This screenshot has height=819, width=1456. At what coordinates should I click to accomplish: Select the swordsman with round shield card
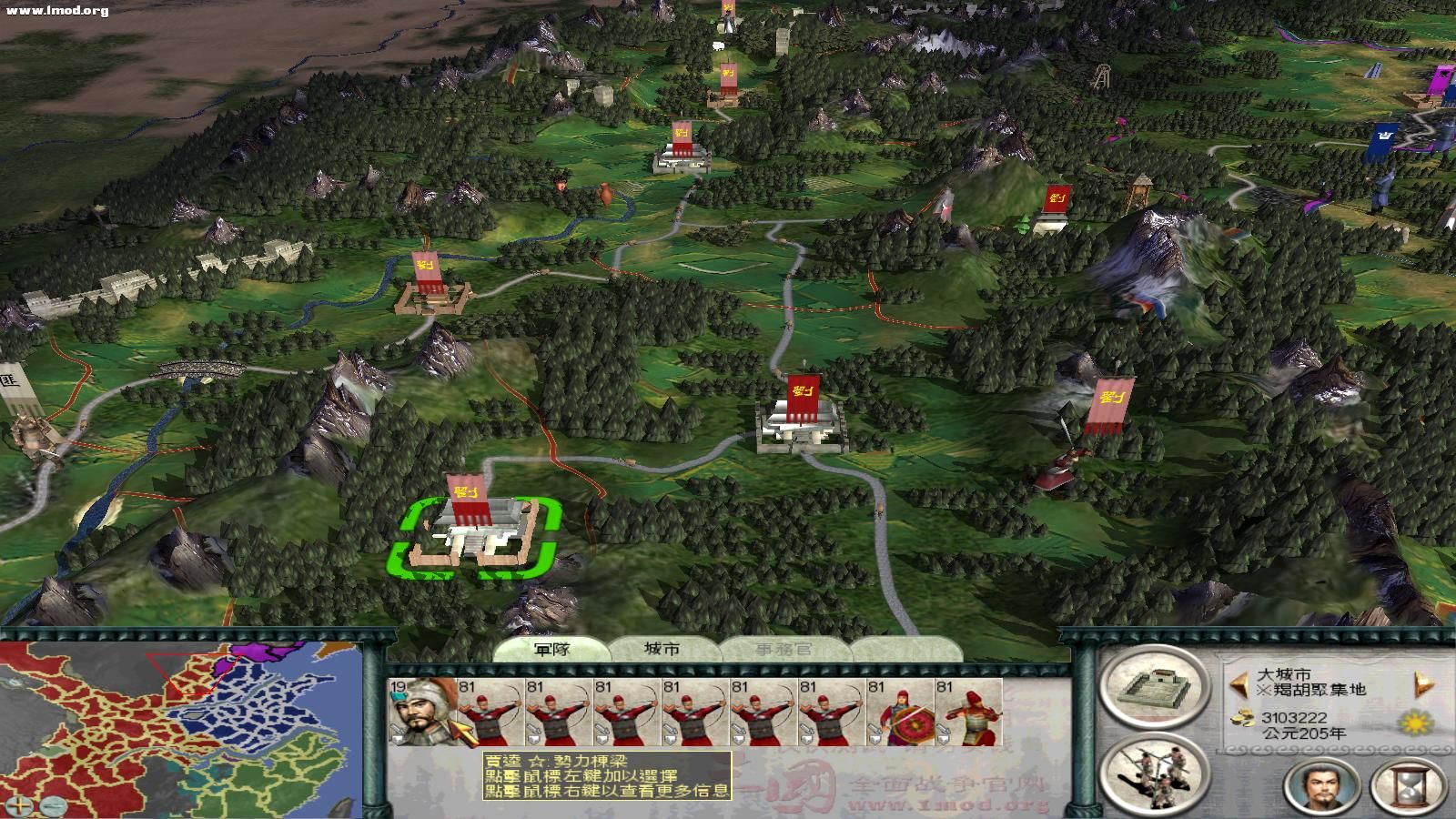[x=900, y=712]
